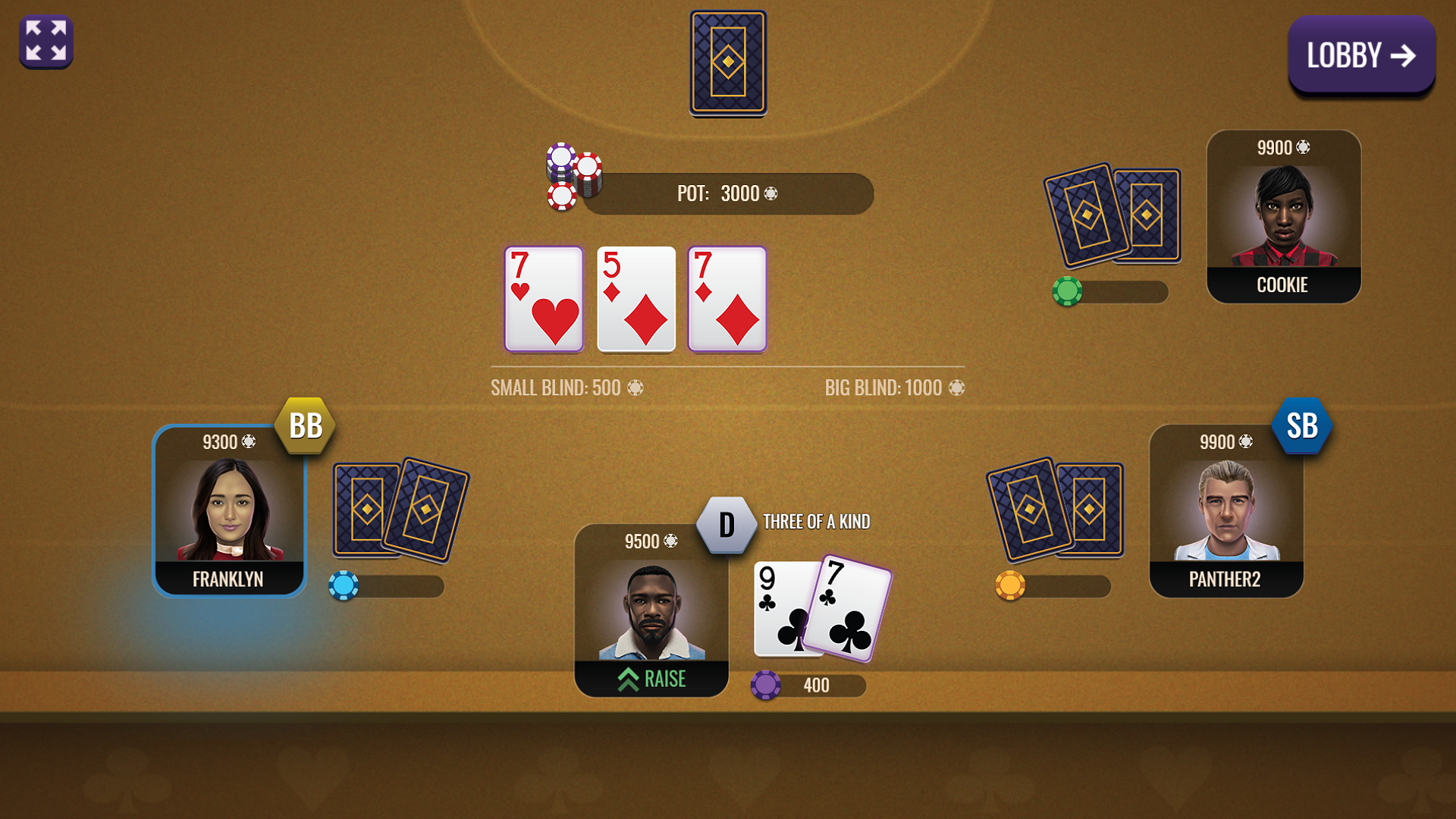
Task: Select the SB badge near Panther2
Action: tap(1301, 427)
